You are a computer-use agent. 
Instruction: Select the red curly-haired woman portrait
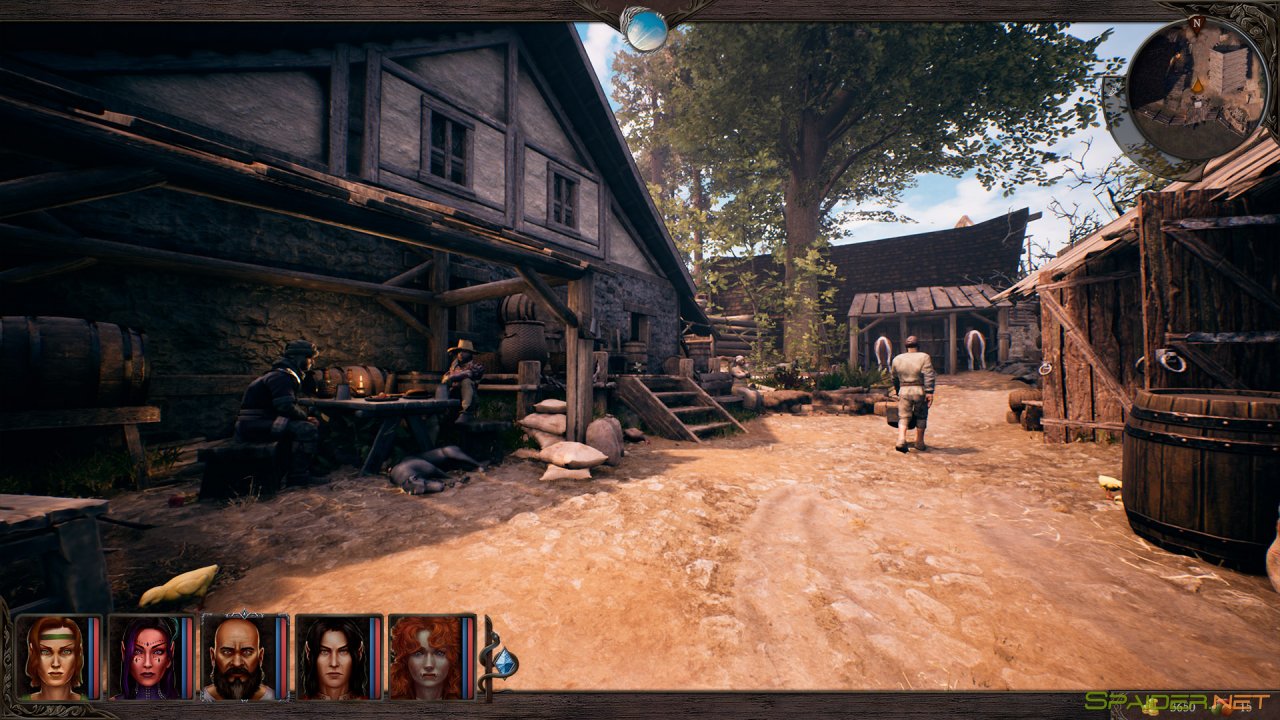(x=425, y=657)
